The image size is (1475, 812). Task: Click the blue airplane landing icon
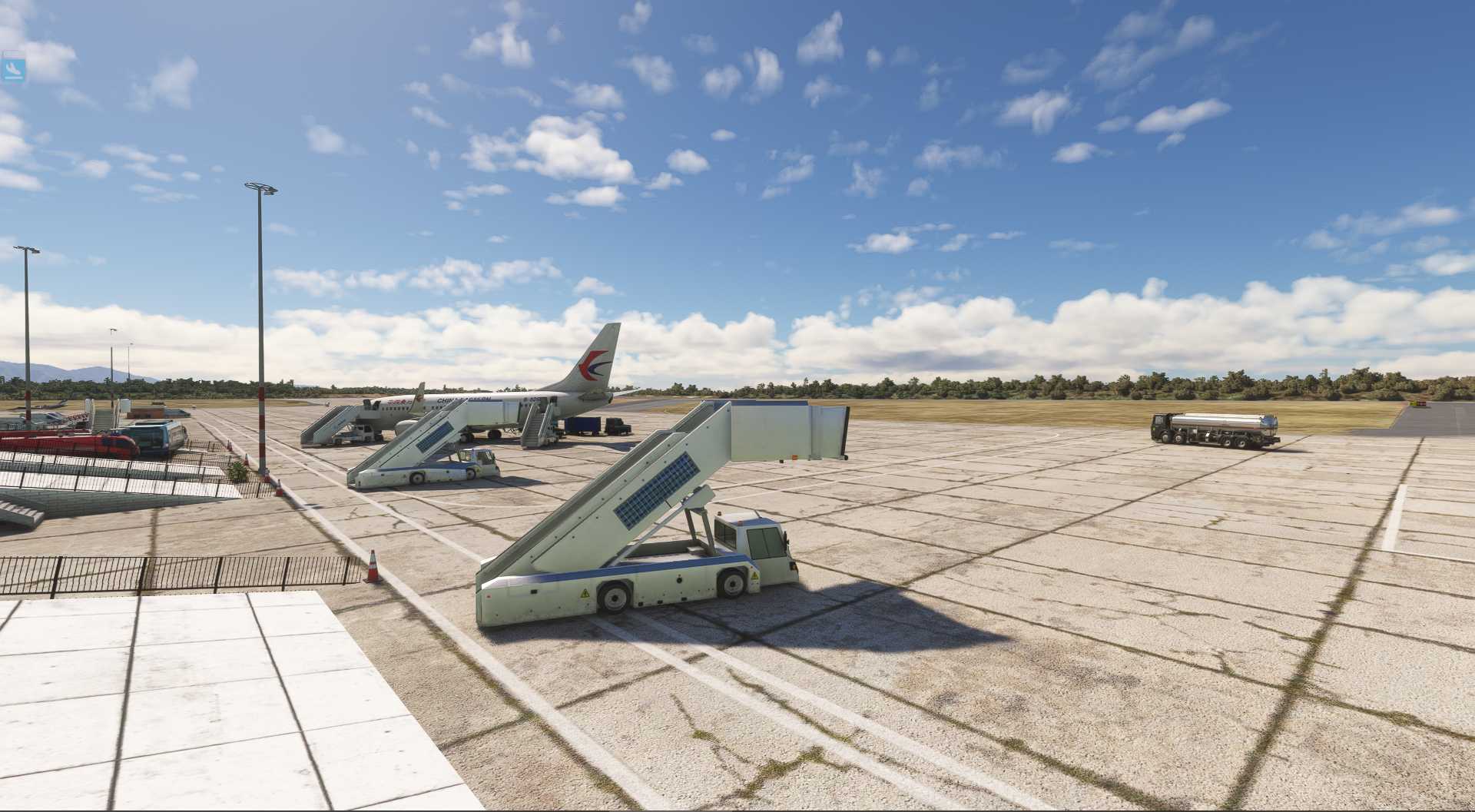pos(13,69)
